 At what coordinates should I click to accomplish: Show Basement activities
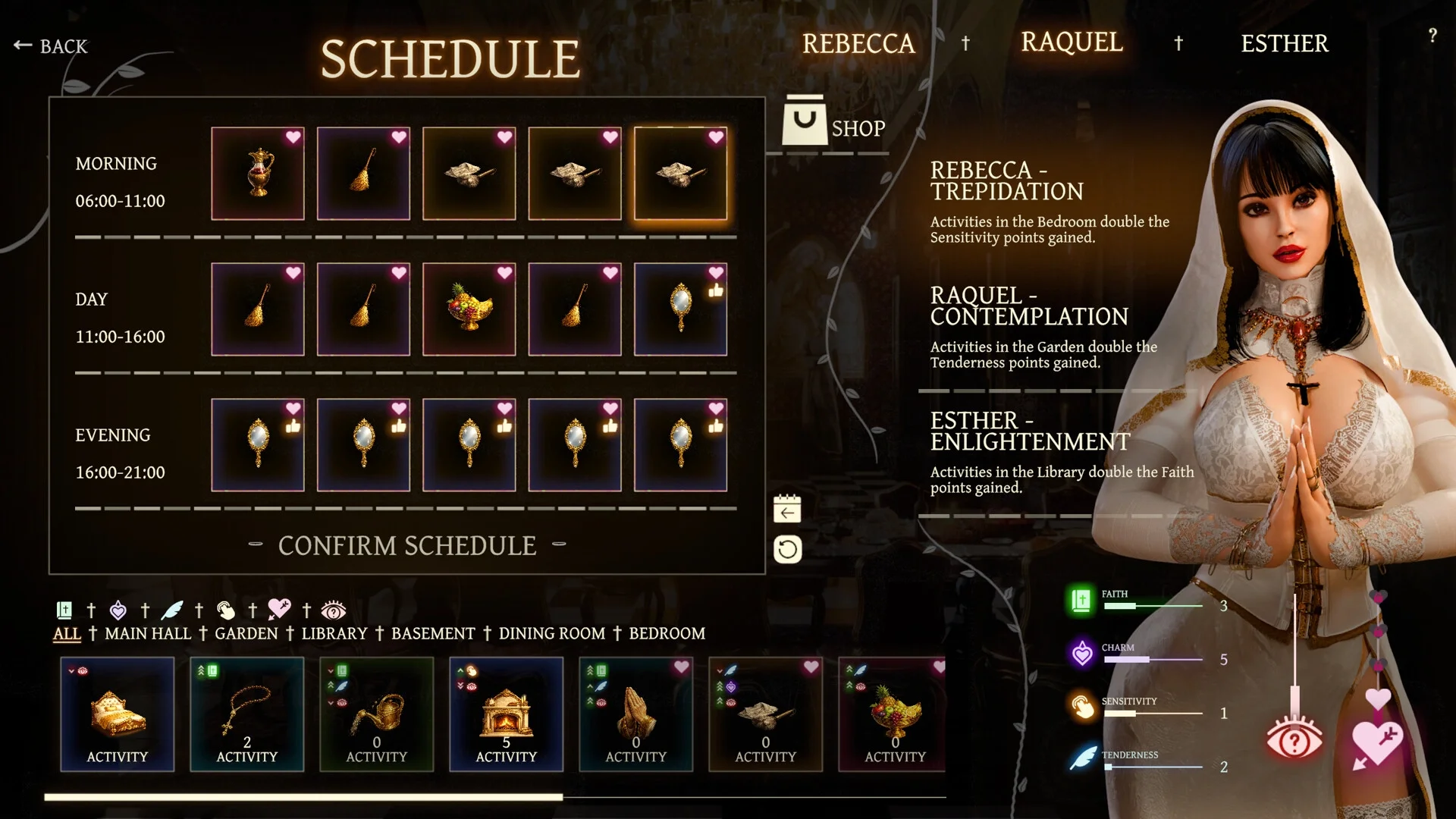[433, 633]
